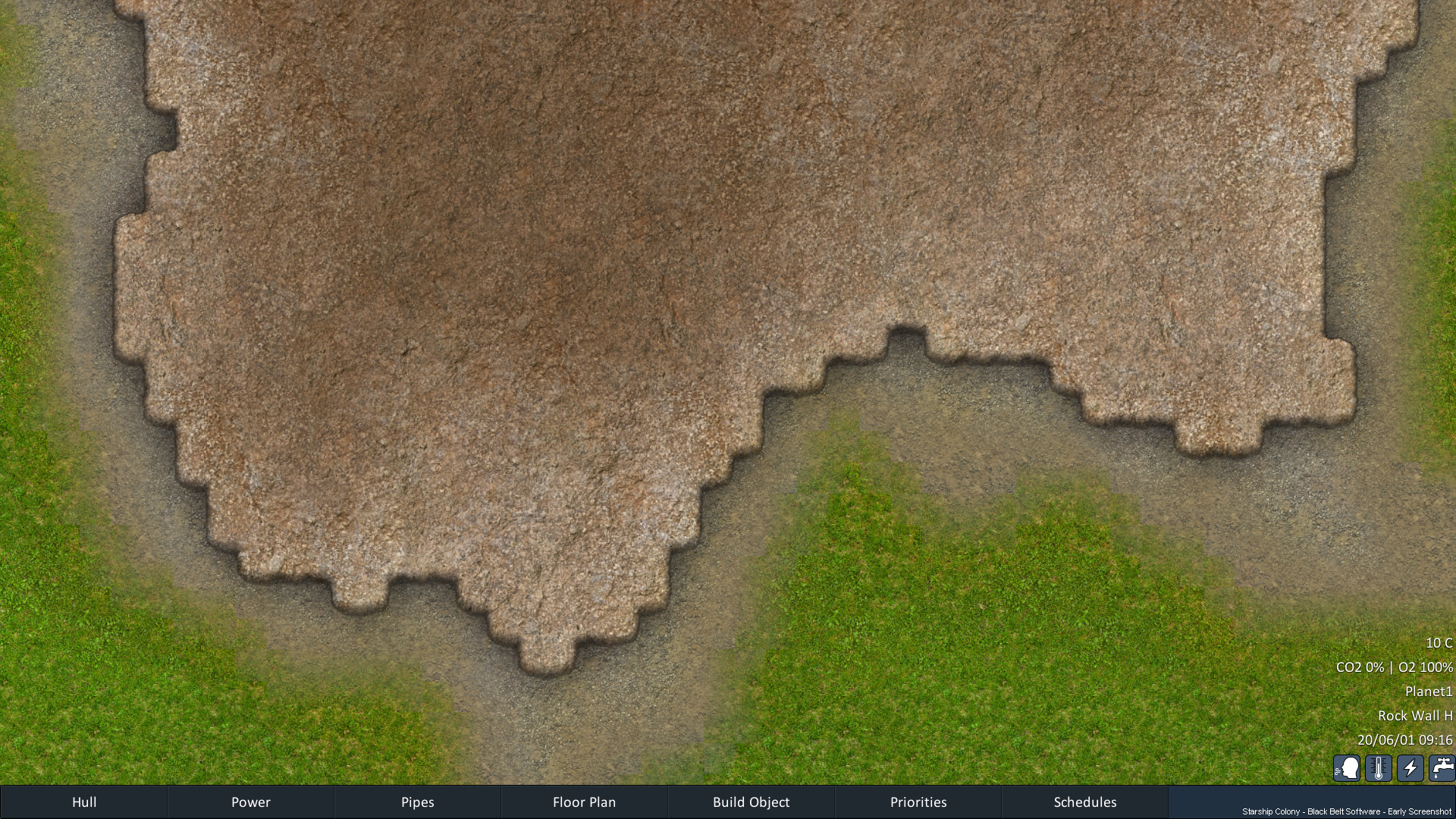Open the Schedules panel
This screenshot has height=819, width=1456.
point(1085,802)
